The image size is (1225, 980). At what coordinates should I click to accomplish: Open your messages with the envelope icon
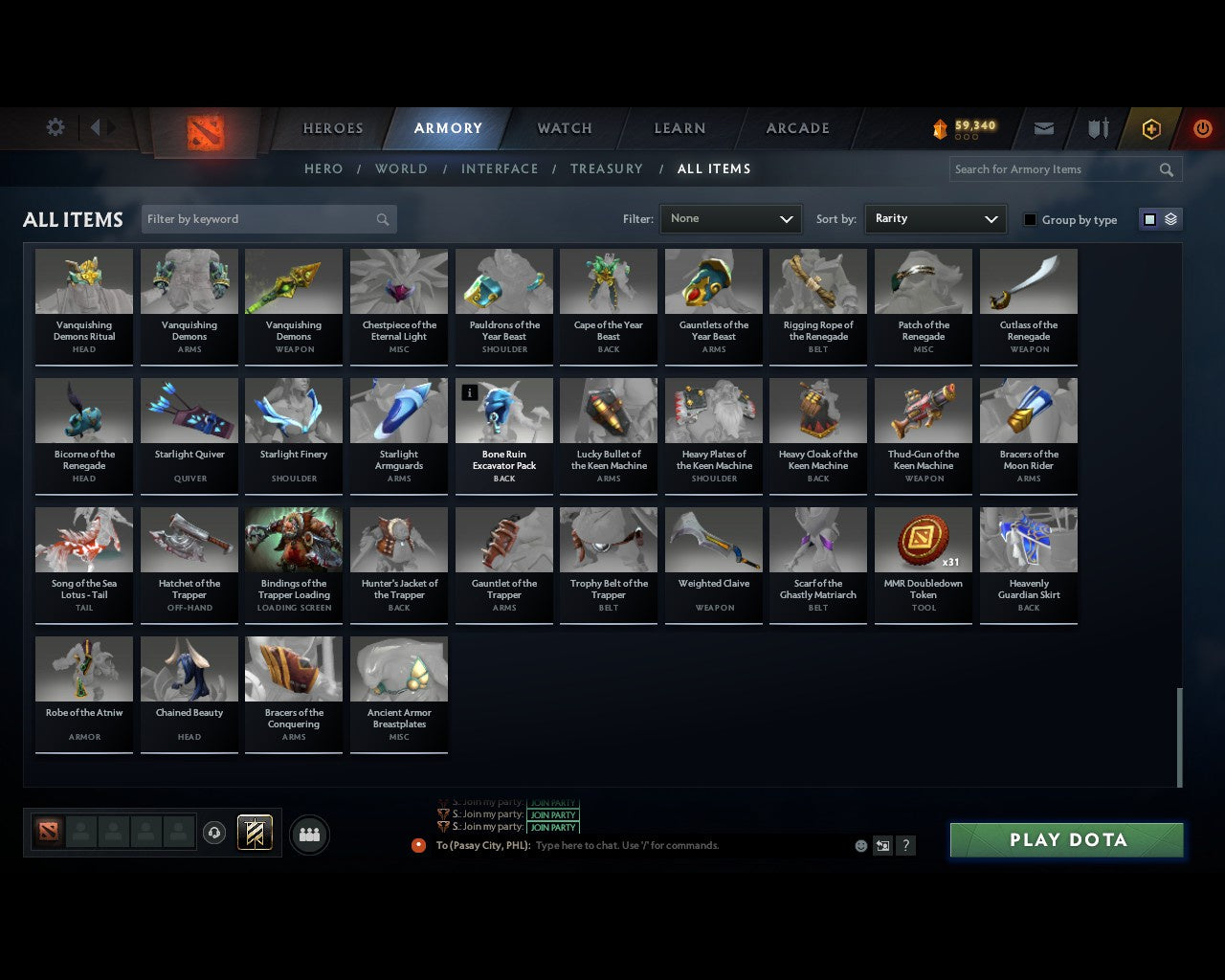pos(1043,127)
